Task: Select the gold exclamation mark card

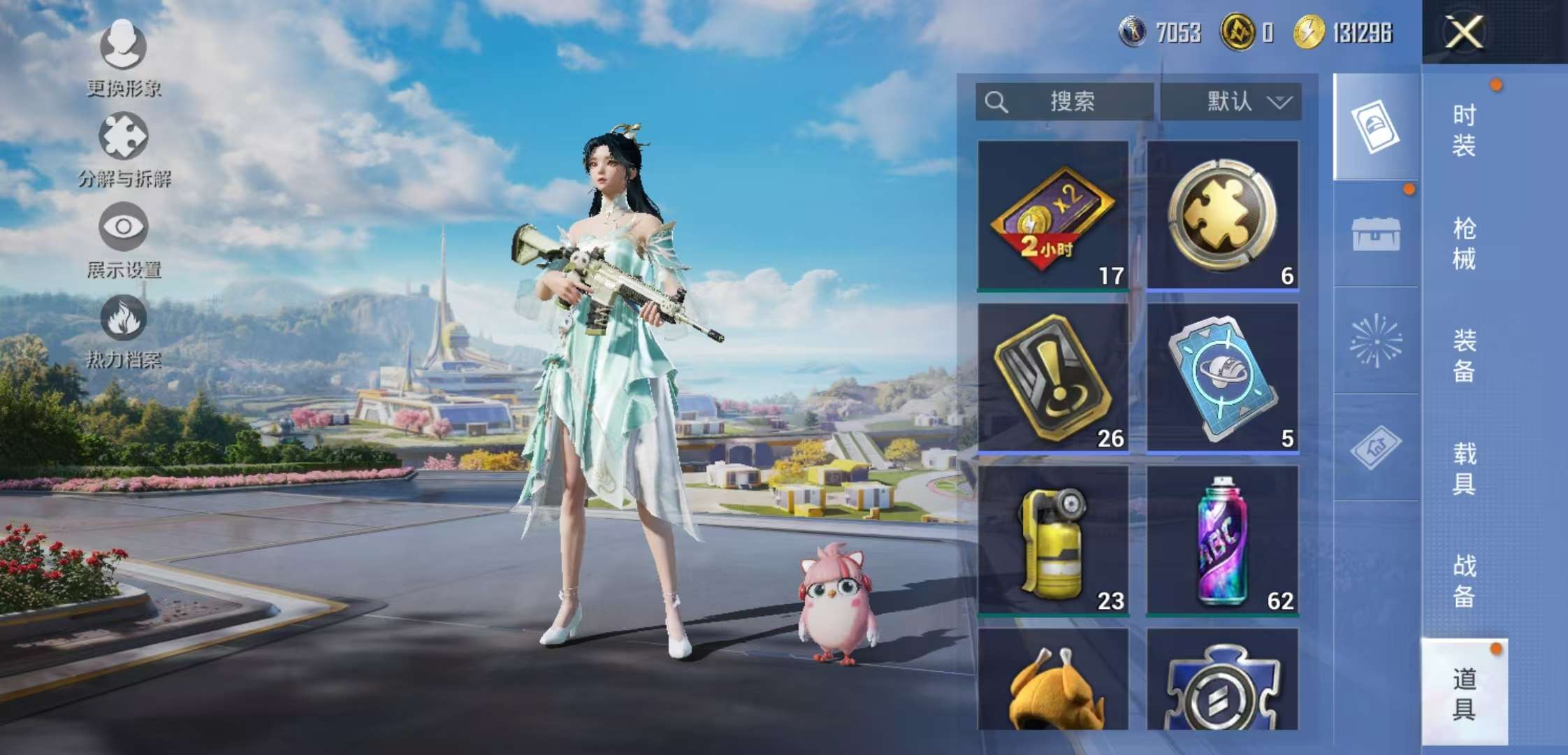Action: pyautogui.click(x=1052, y=377)
